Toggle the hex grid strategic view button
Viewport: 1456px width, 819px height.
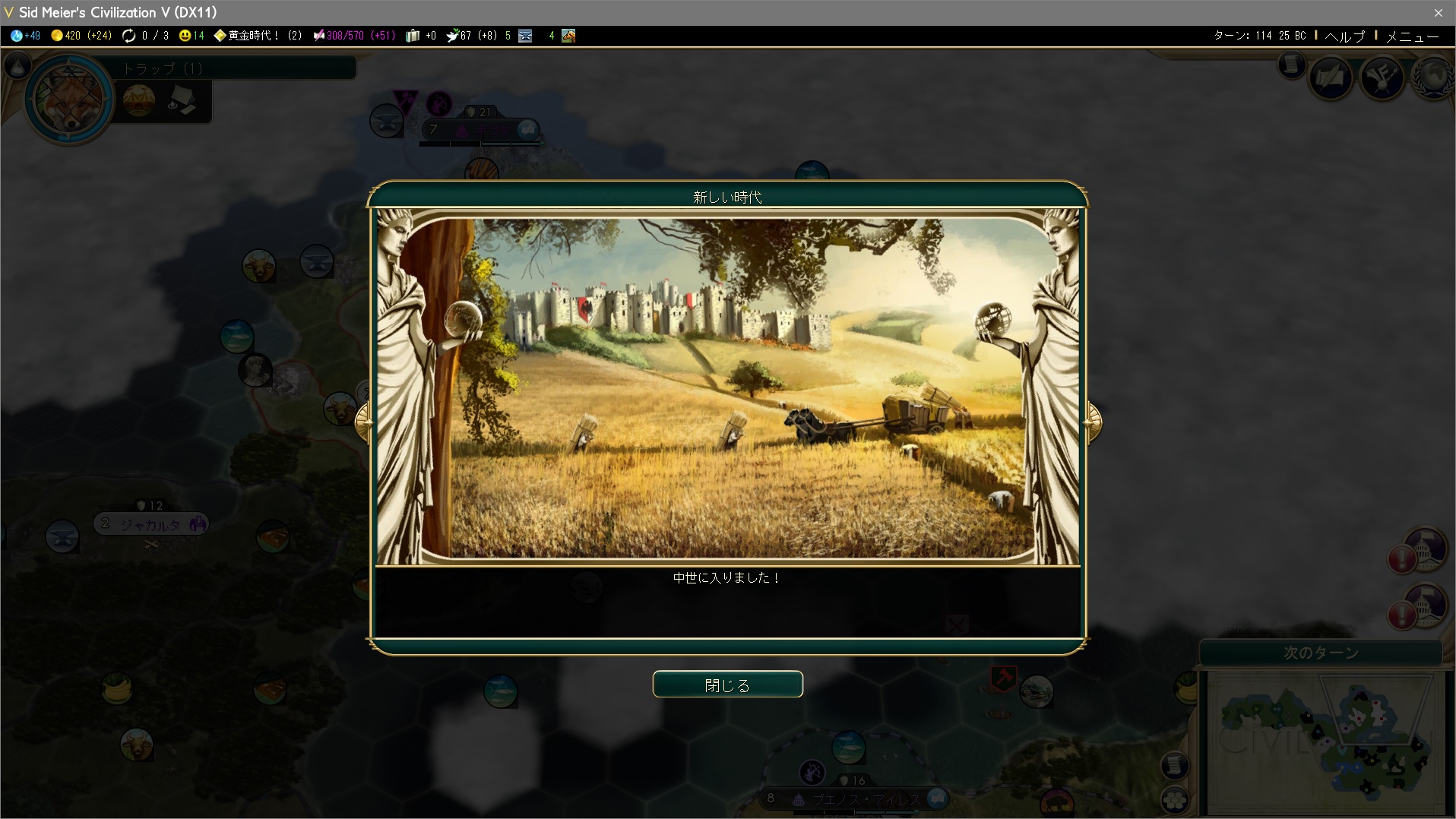tap(1175, 799)
